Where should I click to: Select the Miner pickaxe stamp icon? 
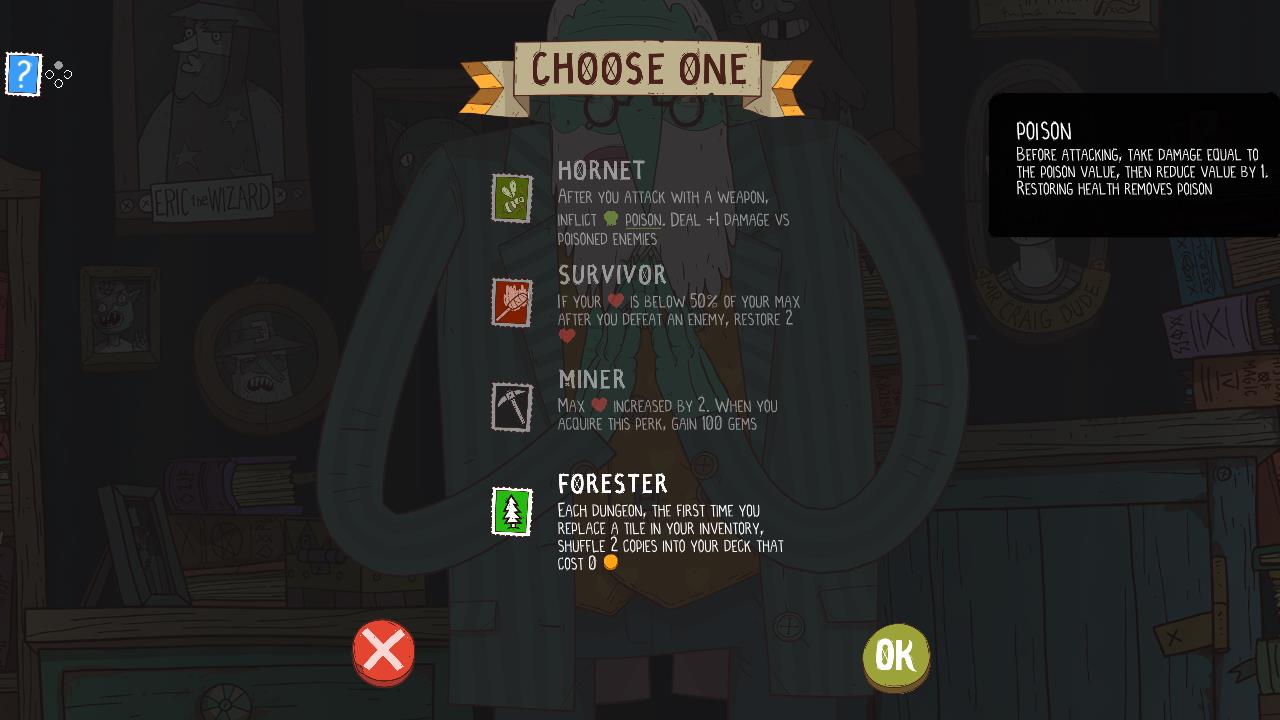(511, 408)
